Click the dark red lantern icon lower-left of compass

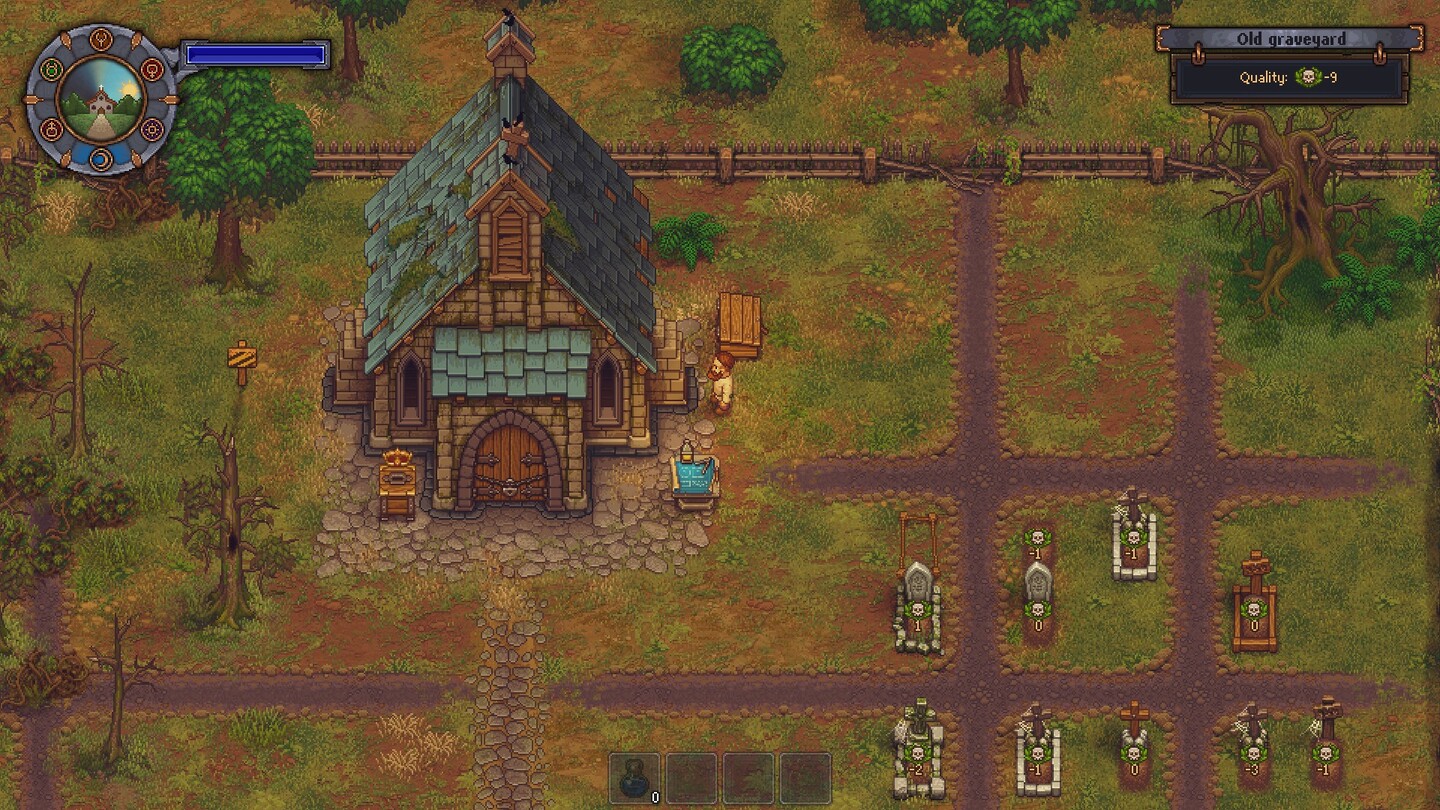point(50,128)
